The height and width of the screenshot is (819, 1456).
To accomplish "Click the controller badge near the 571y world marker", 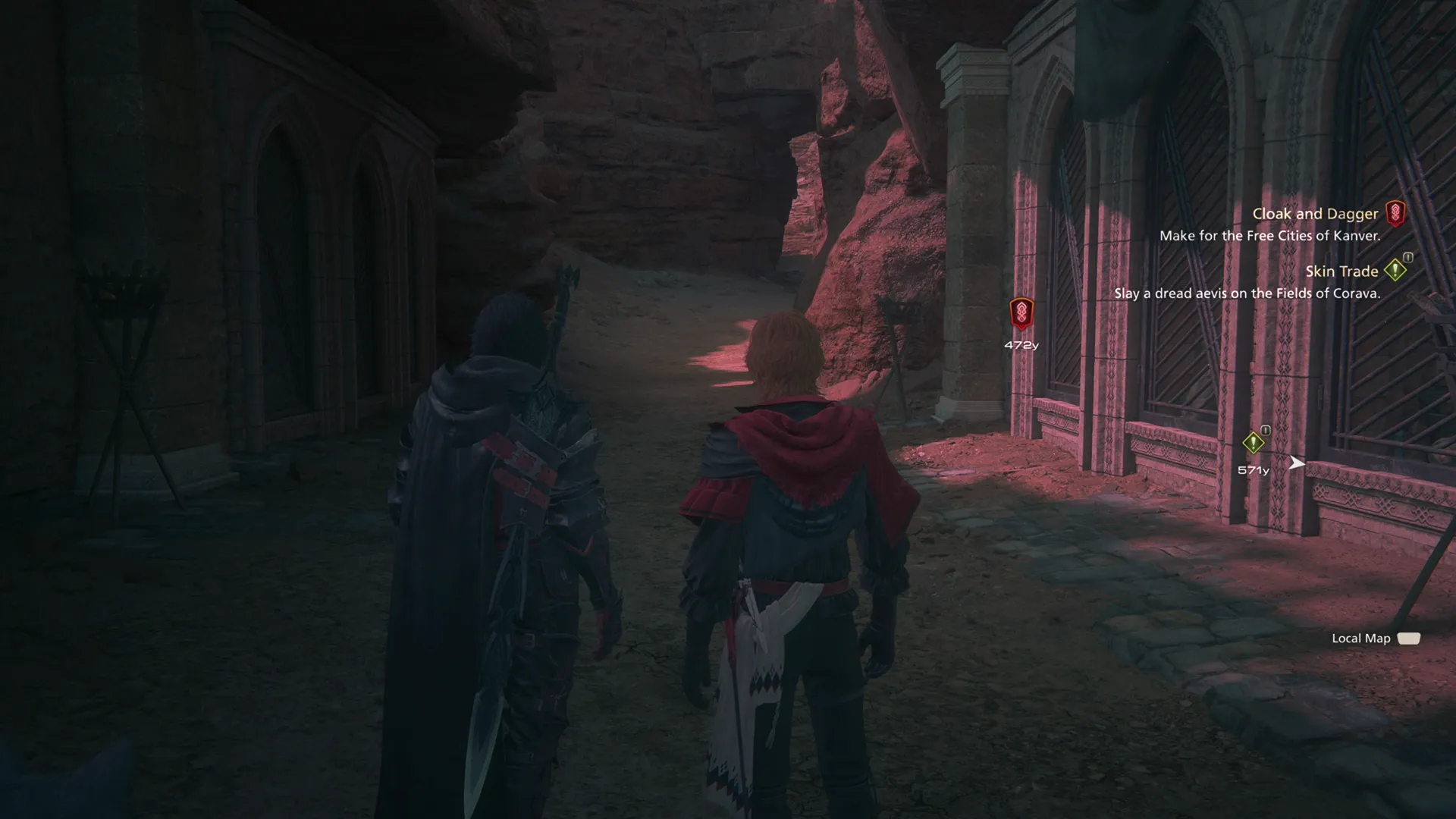I will [x=1265, y=430].
